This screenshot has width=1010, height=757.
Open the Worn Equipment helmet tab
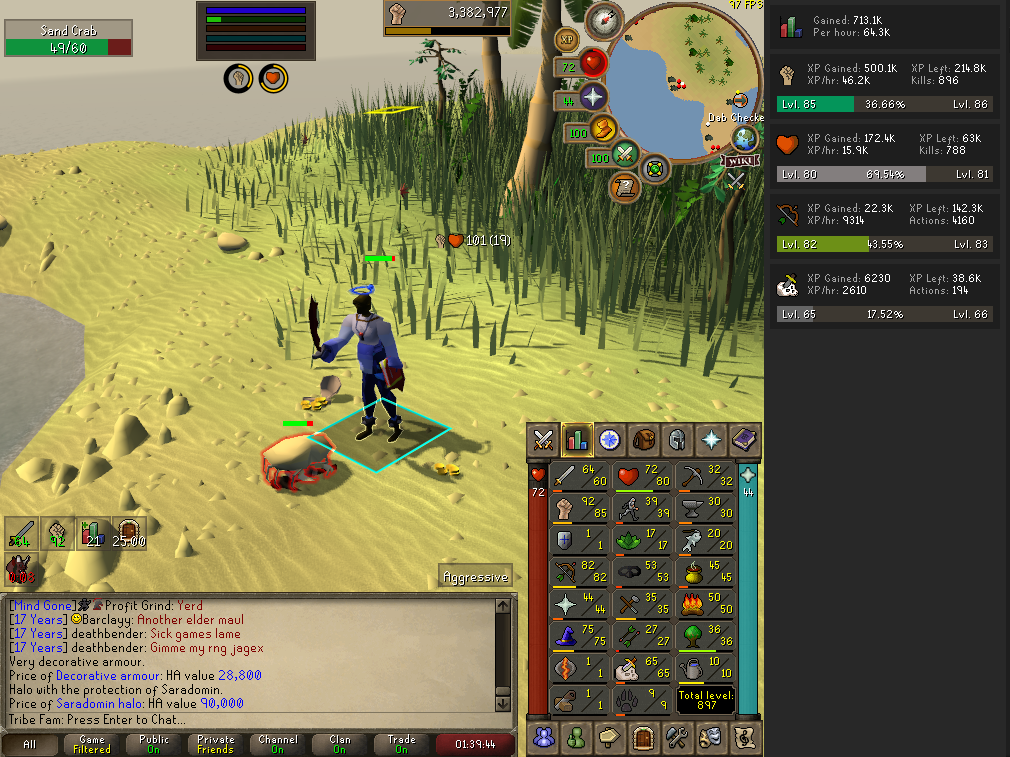(x=677, y=439)
